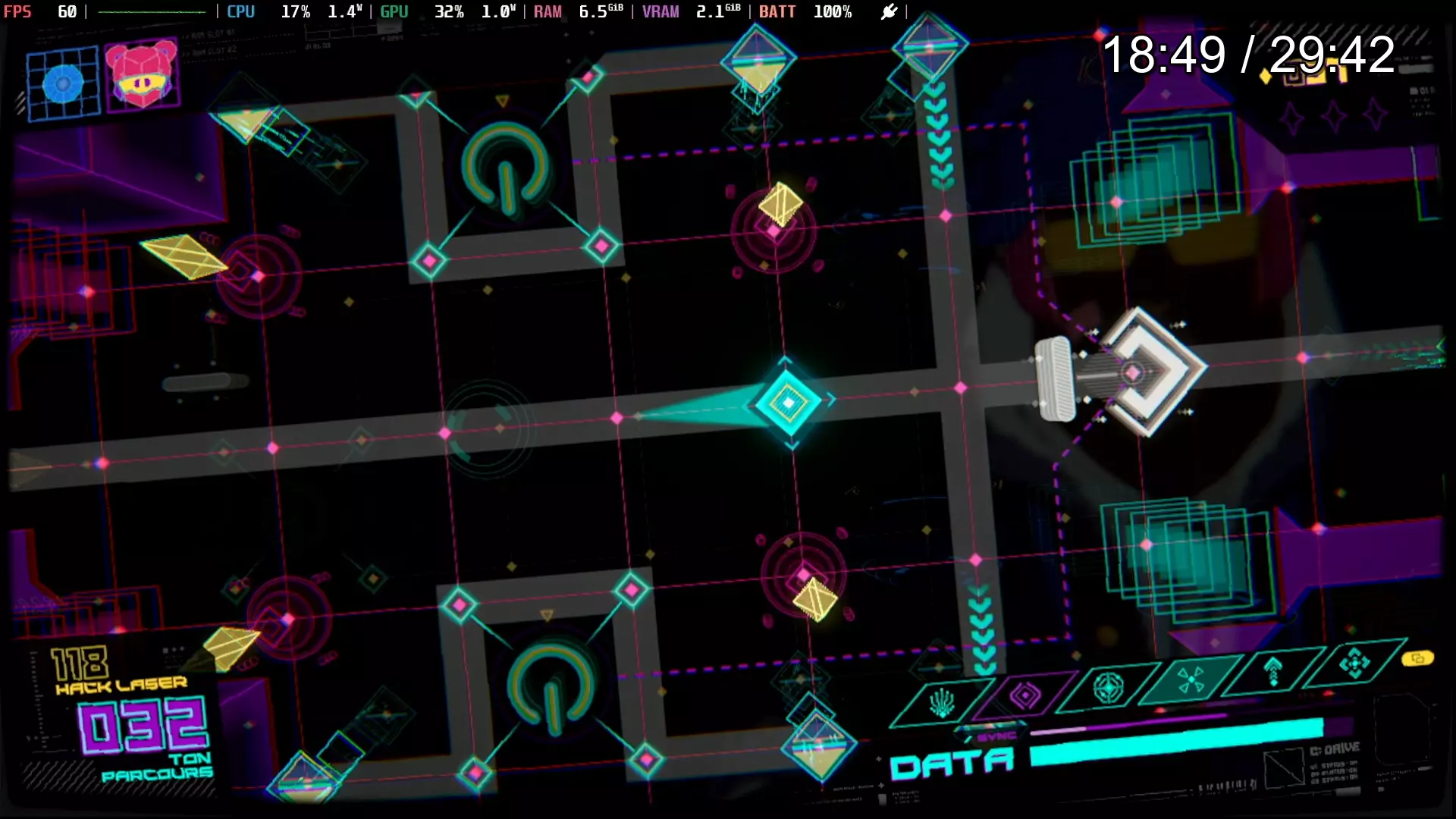Activate the upward arrow stack ability
1456x819 pixels.
coord(1273,671)
